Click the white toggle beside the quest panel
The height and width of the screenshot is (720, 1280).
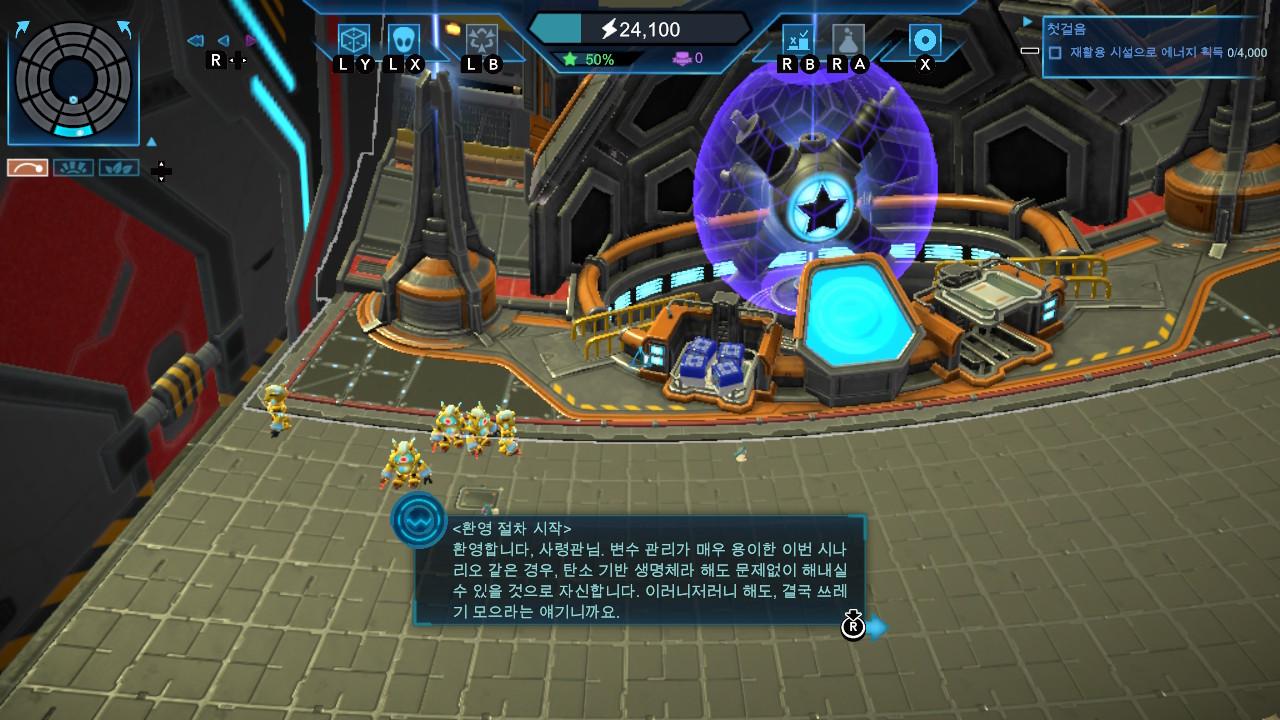[x=1031, y=50]
